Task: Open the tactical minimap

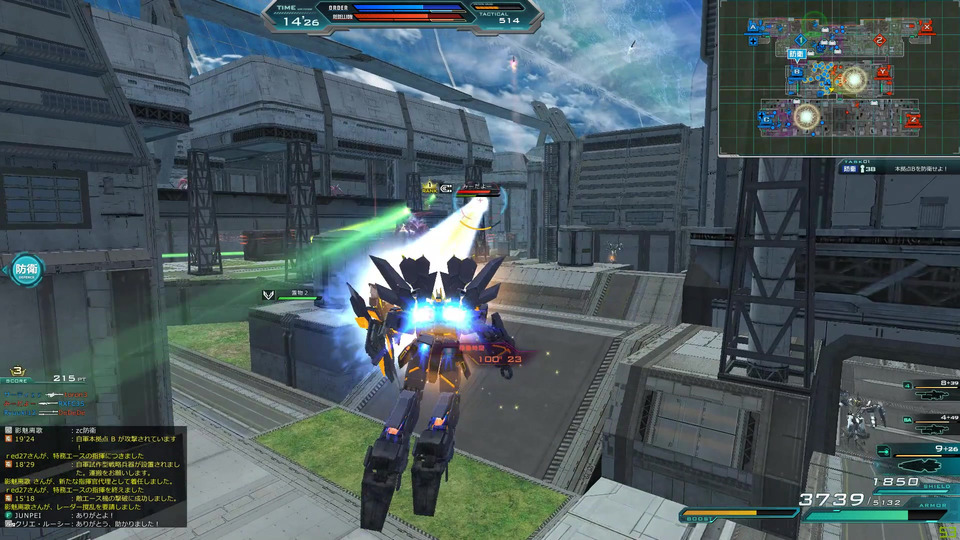Action: pyautogui.click(x=838, y=78)
